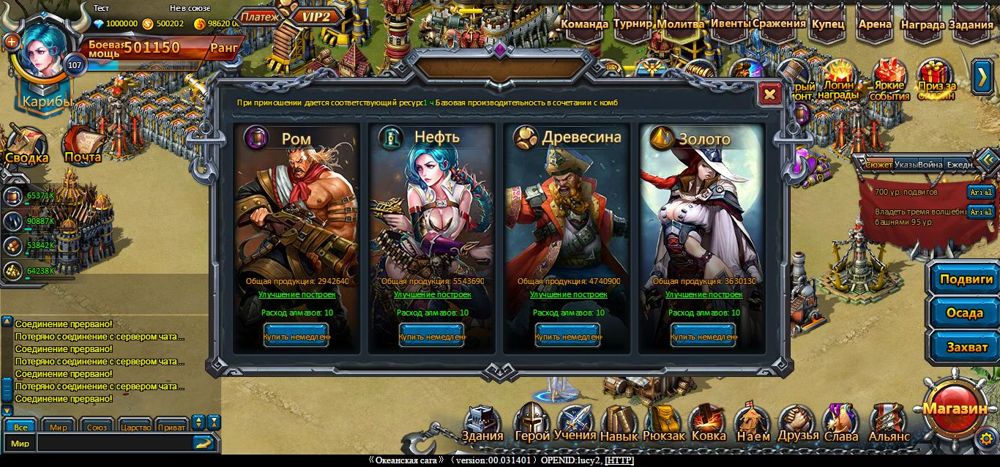Screen dimensions: 1000x467
Task: Buy immediately on the Ром card
Action: coord(295,336)
